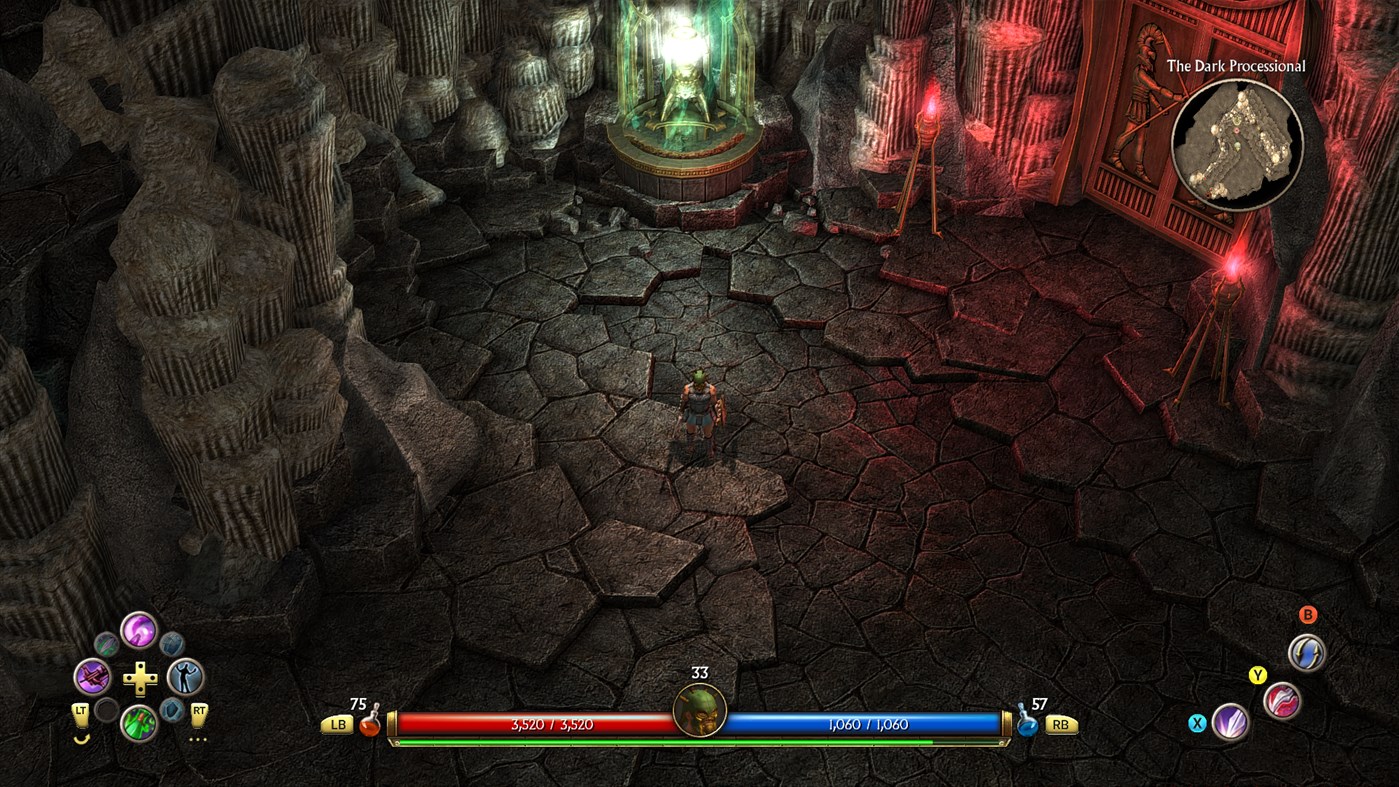The image size is (1399, 787).
Task: Open the circular minimap
Action: click(1237, 145)
